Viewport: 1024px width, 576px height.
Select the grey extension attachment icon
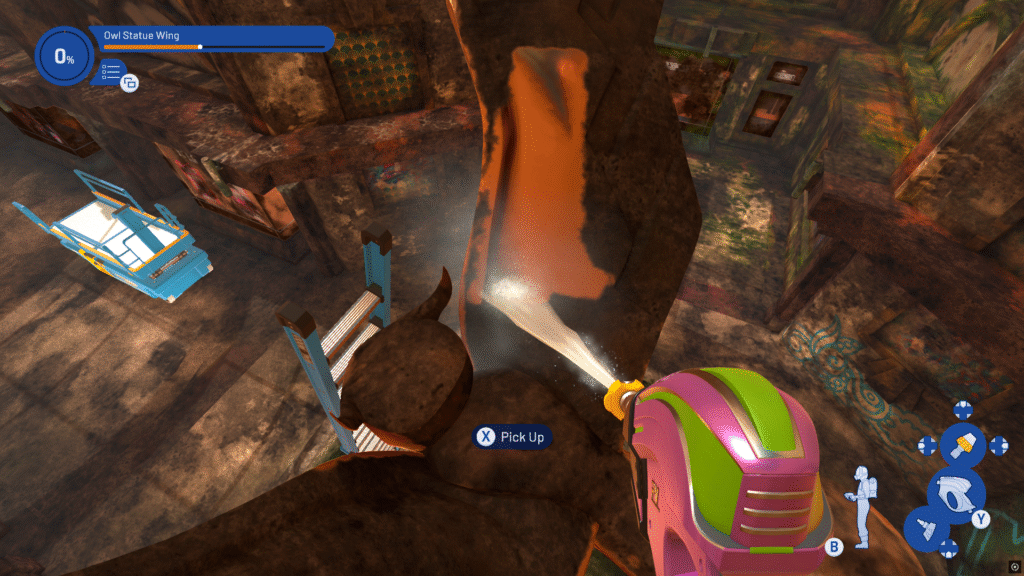[926, 528]
